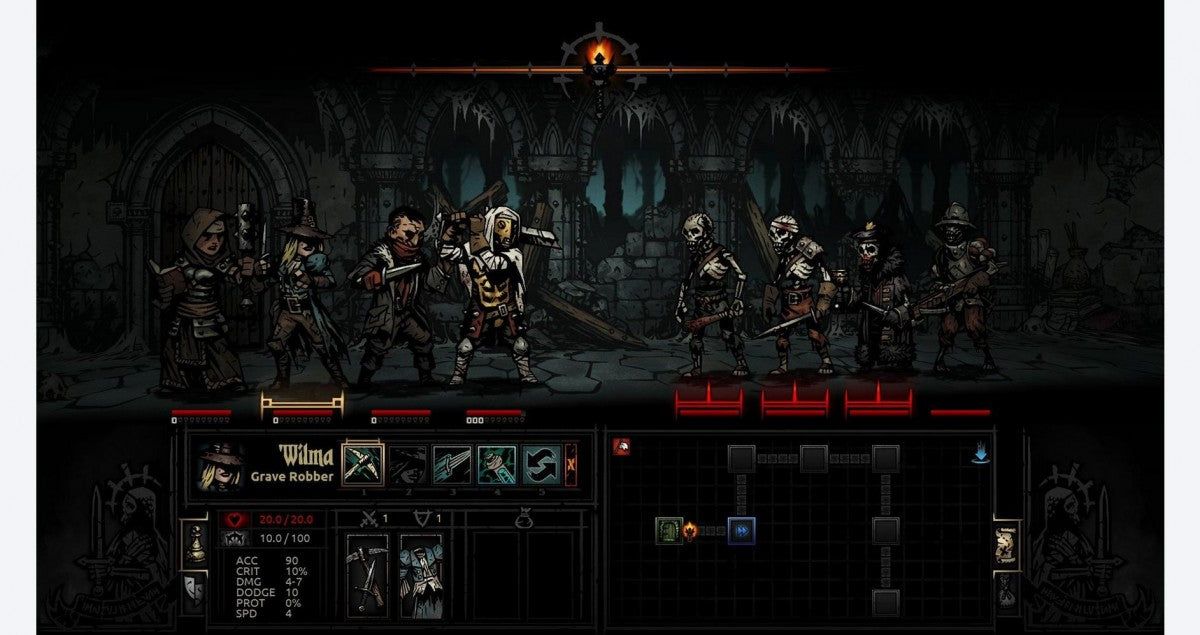
Task: Click the blue highlighted room on the map
Action: pos(741,530)
